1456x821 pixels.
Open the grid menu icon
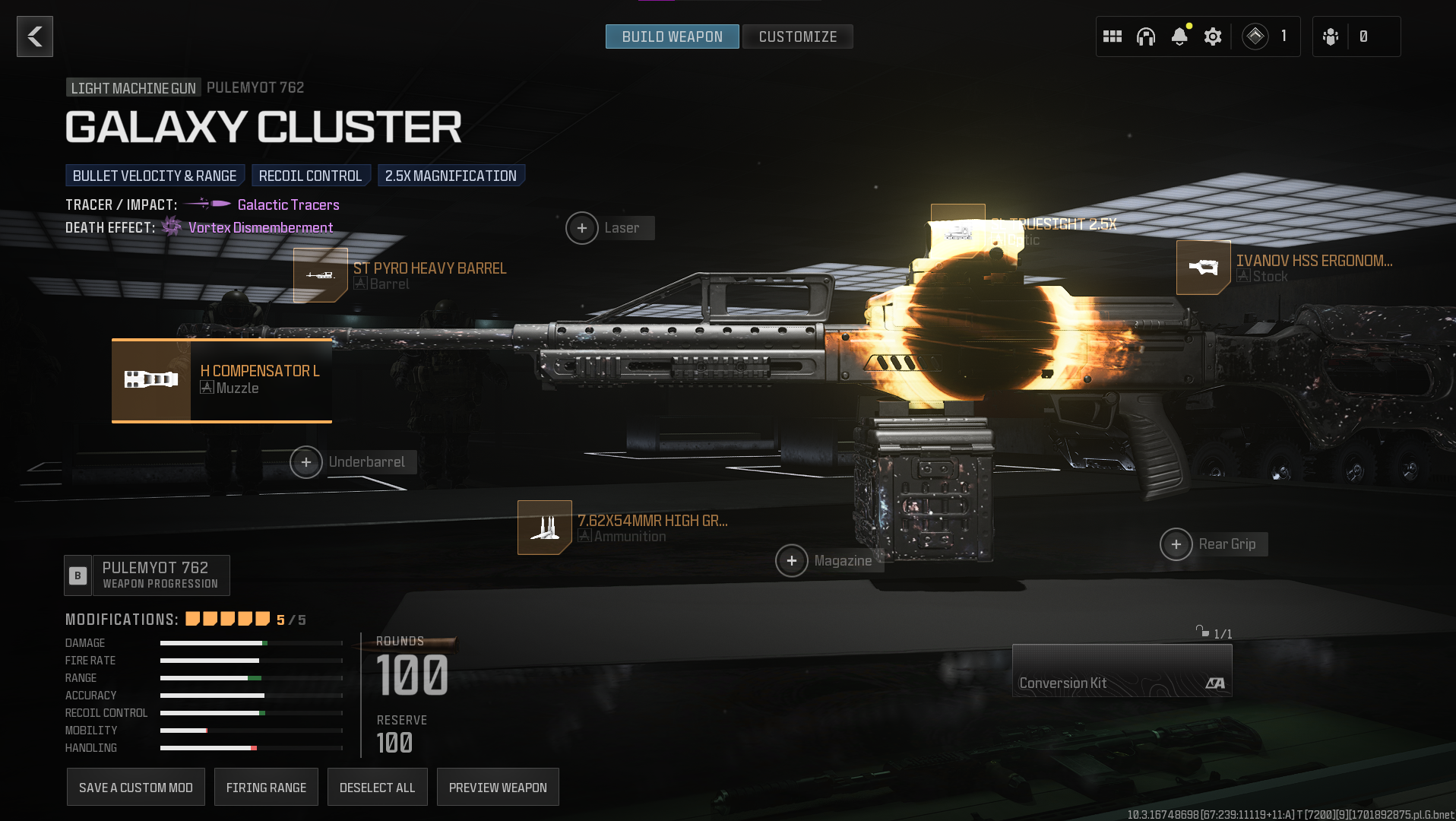(x=1113, y=36)
